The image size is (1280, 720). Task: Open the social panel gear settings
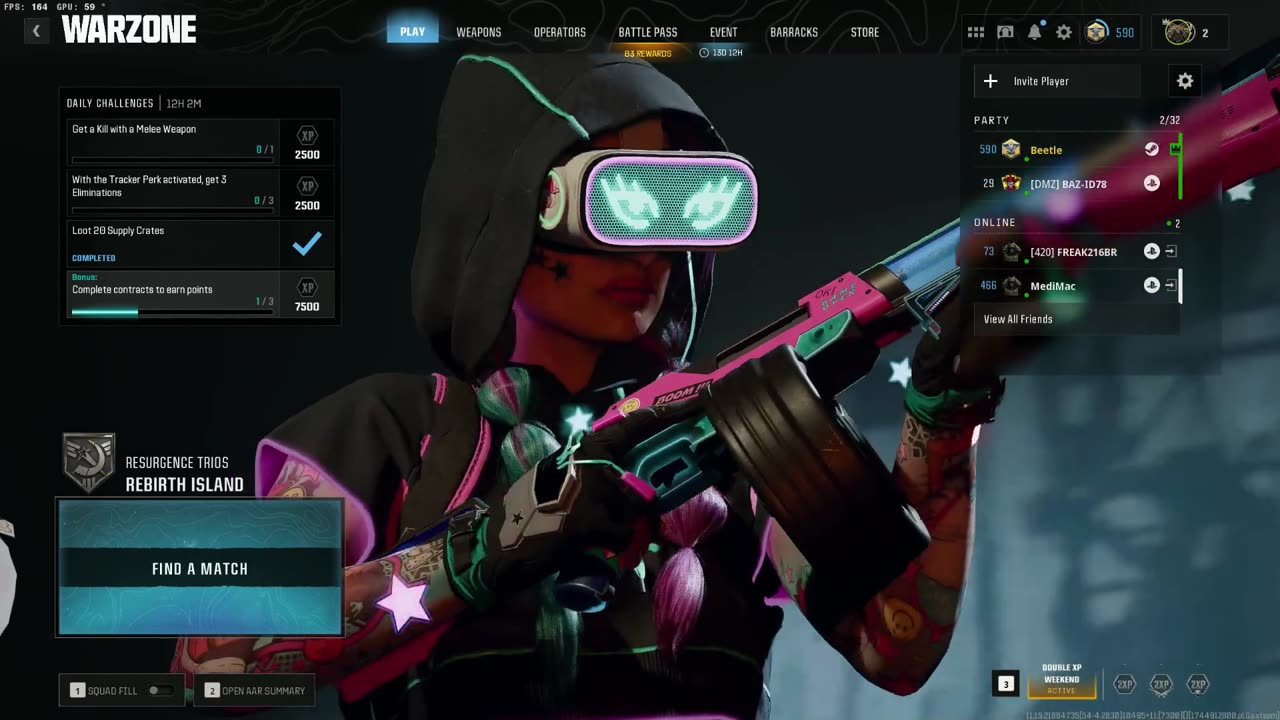1185,81
